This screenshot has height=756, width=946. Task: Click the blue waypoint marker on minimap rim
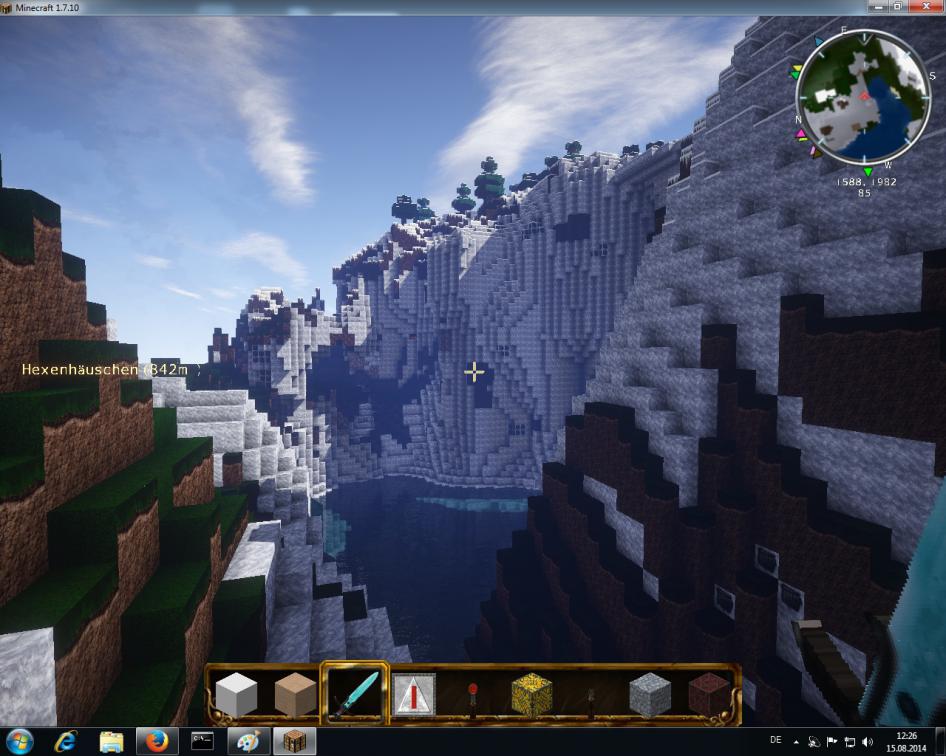[819, 43]
